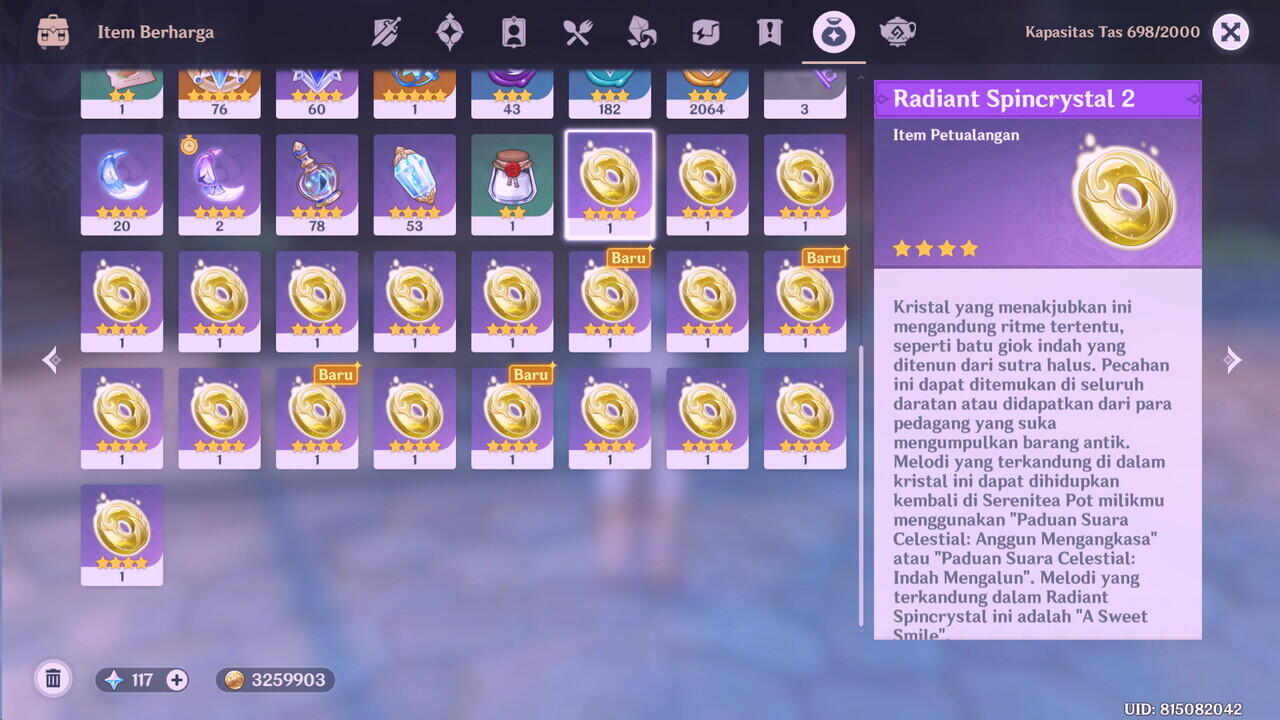The height and width of the screenshot is (720, 1280).
Task: Select the Furnishings tab (teapot icon)
Action: pos(897,32)
